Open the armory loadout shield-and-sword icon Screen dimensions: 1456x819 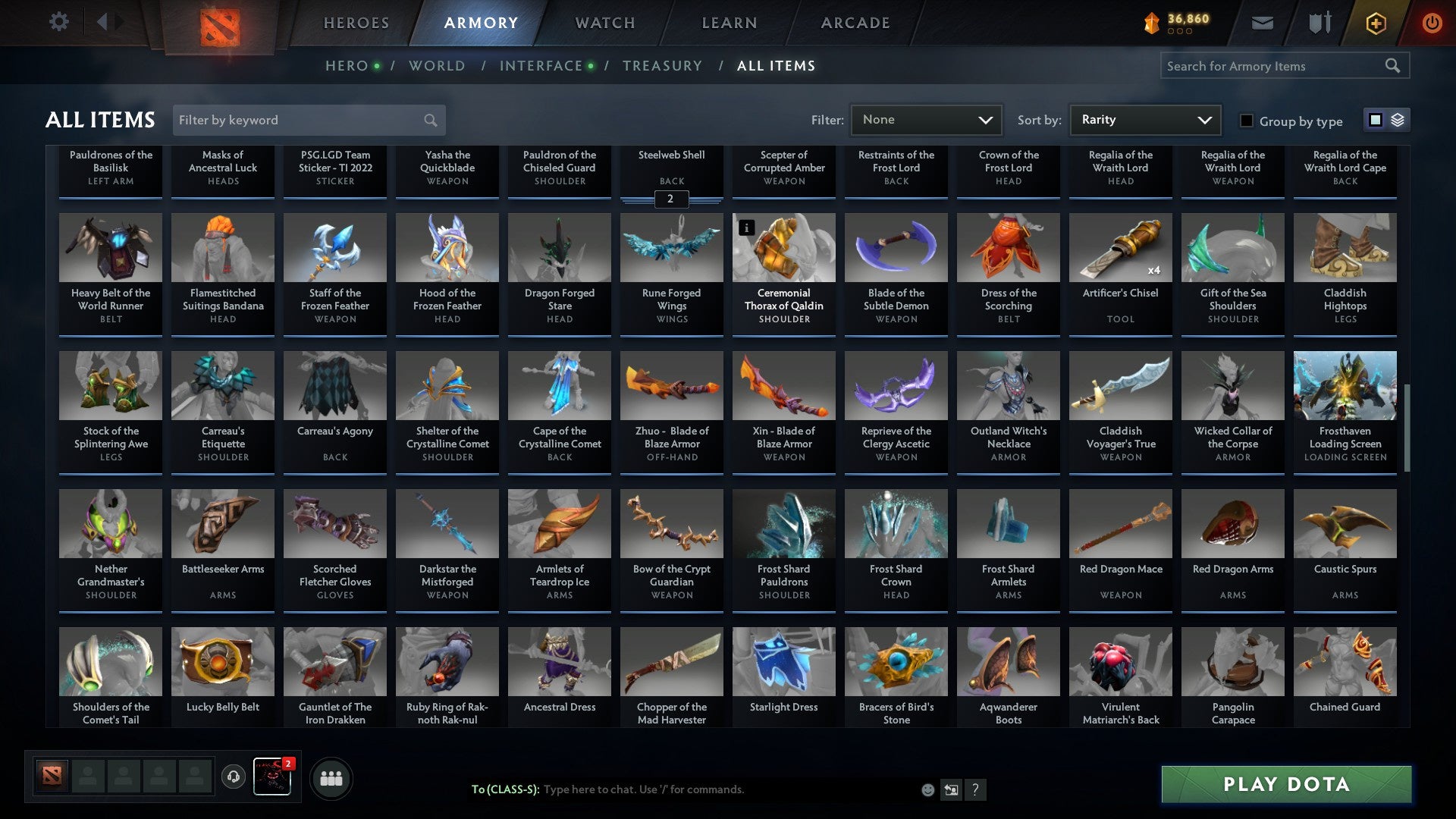click(x=1319, y=23)
